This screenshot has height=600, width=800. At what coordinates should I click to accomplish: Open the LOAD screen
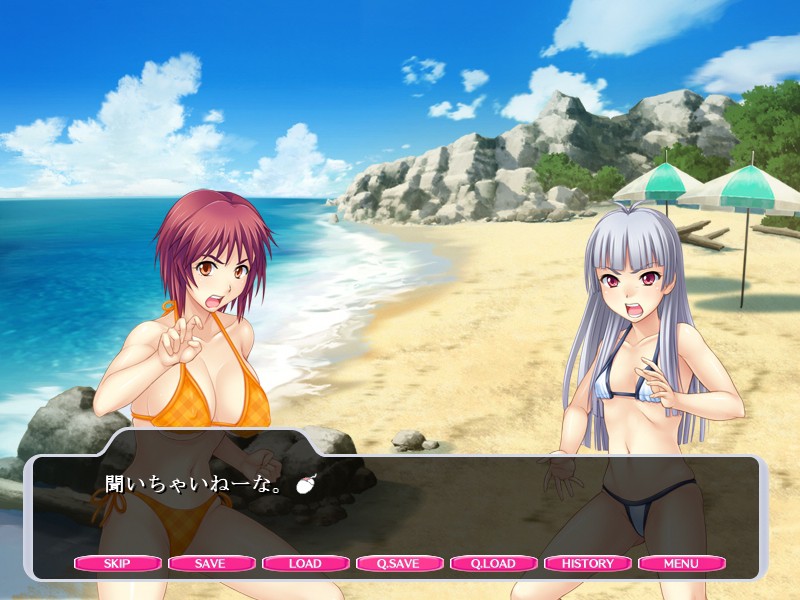305,563
